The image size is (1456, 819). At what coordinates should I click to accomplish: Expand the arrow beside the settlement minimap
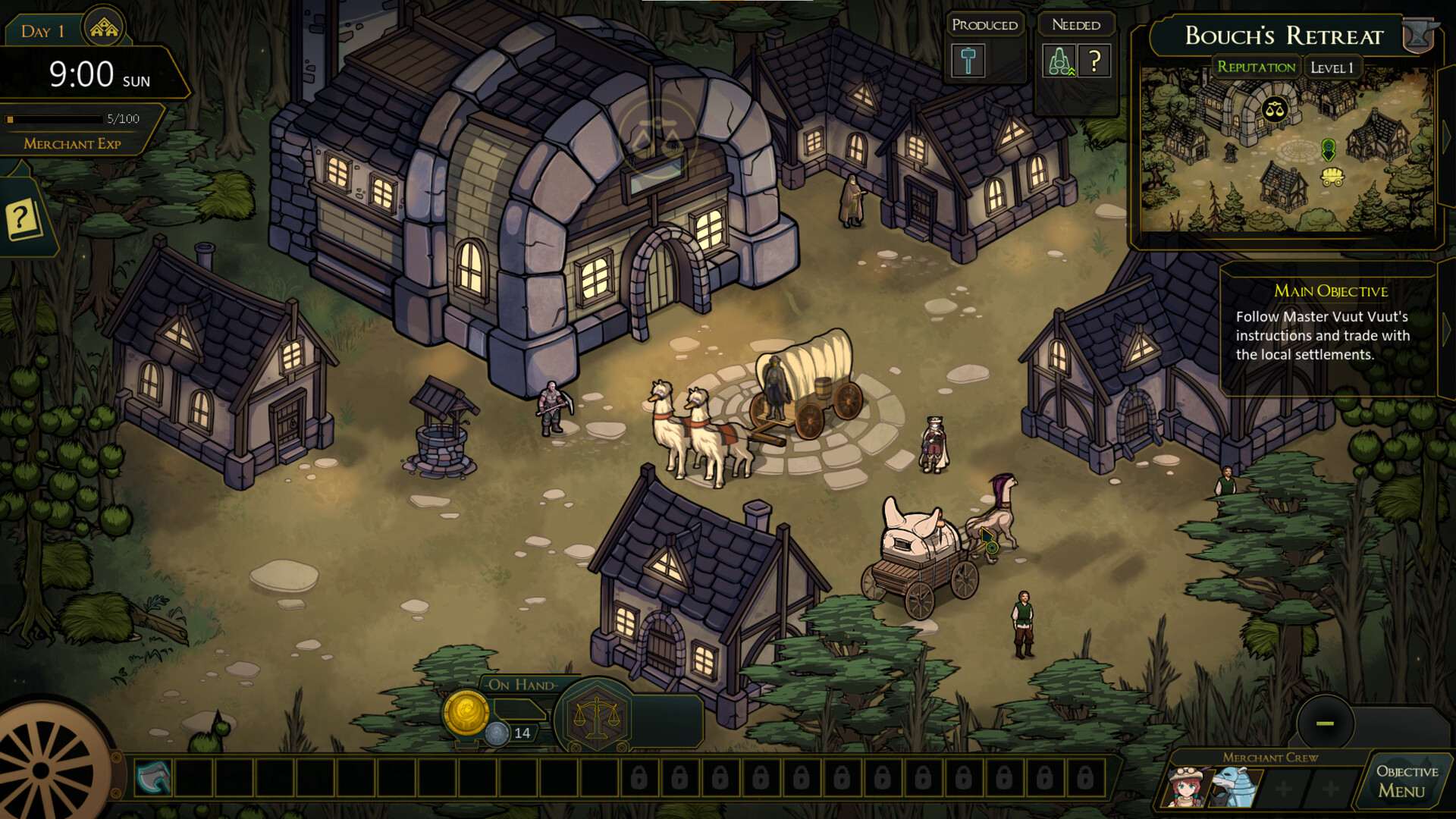[1447, 136]
